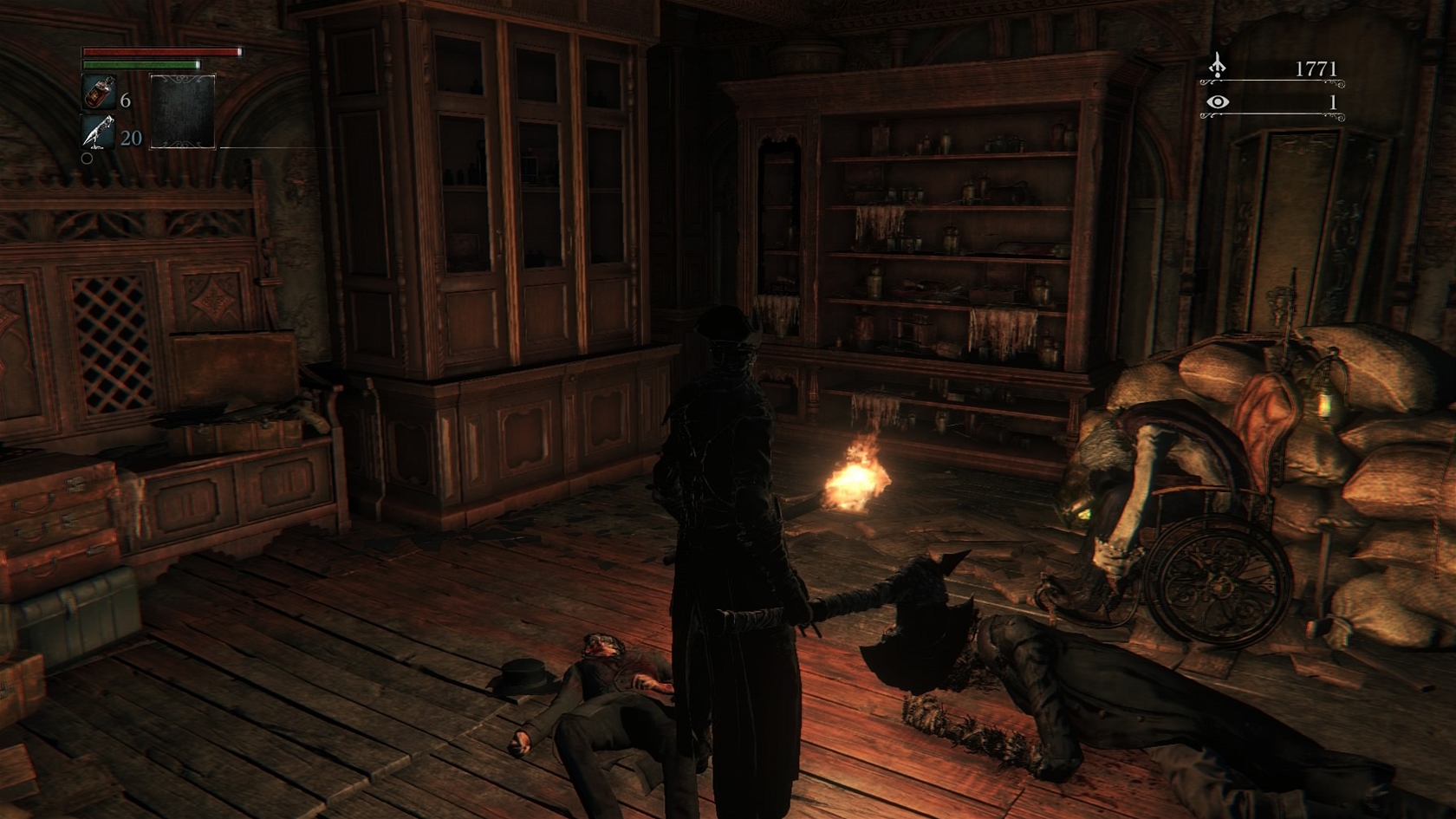Click the empty quick item slot
The height and width of the screenshot is (819, 1456).
tap(182, 111)
